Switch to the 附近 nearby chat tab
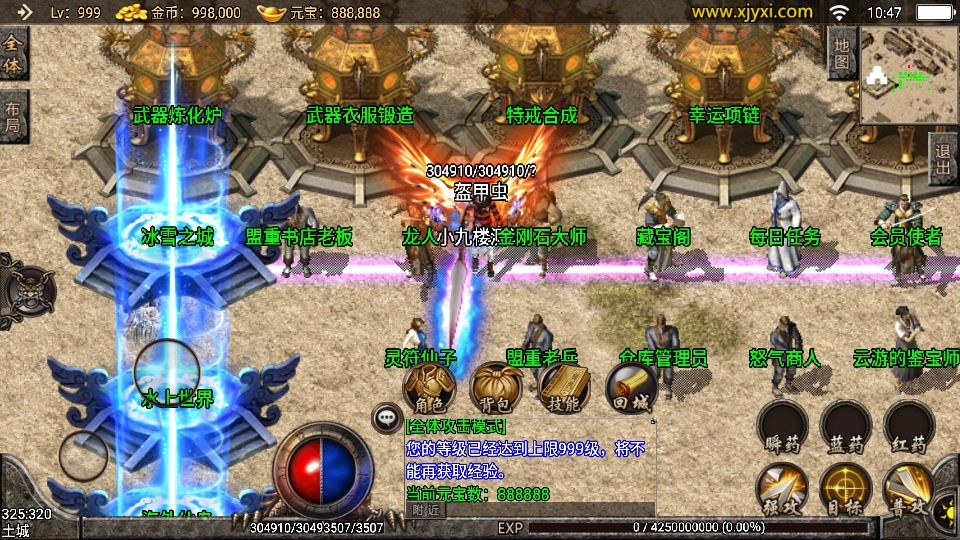Image resolution: width=960 pixels, height=540 pixels. click(x=426, y=509)
